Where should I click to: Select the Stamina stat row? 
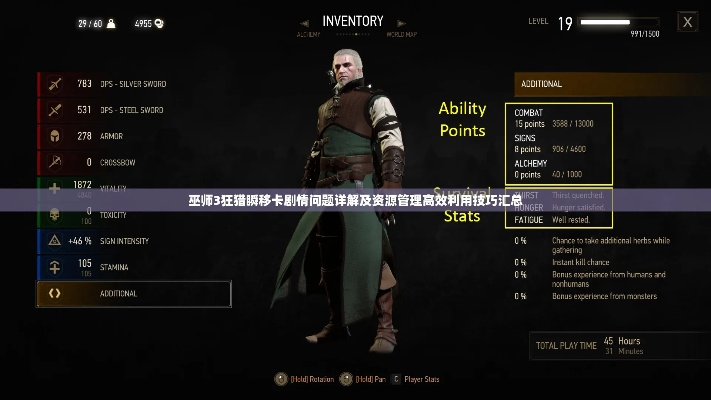click(133, 267)
